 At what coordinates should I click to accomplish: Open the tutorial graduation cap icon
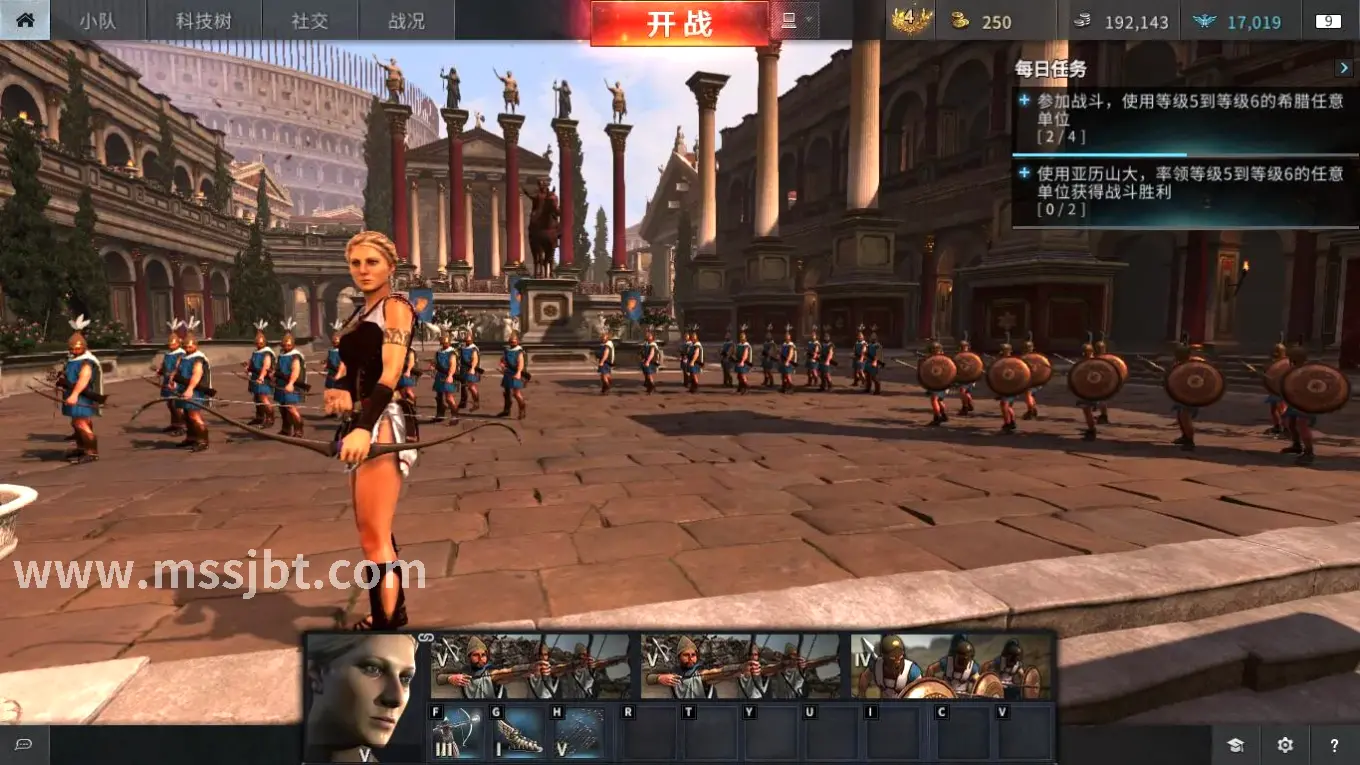(1236, 745)
